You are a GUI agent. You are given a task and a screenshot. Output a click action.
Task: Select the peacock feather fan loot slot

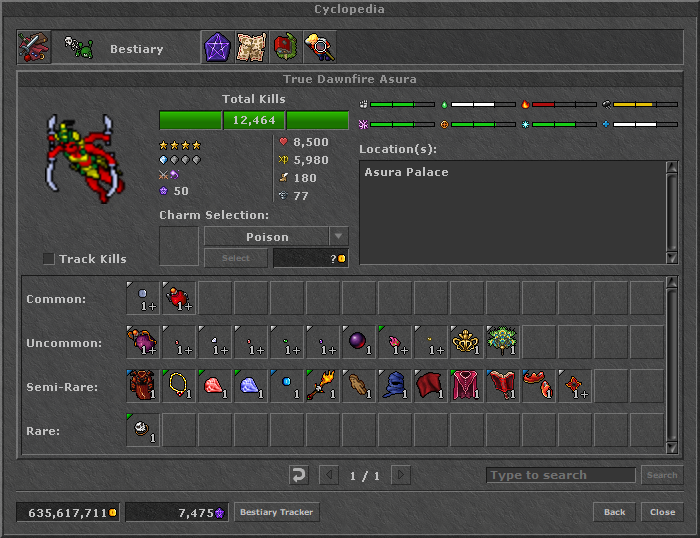(503, 342)
